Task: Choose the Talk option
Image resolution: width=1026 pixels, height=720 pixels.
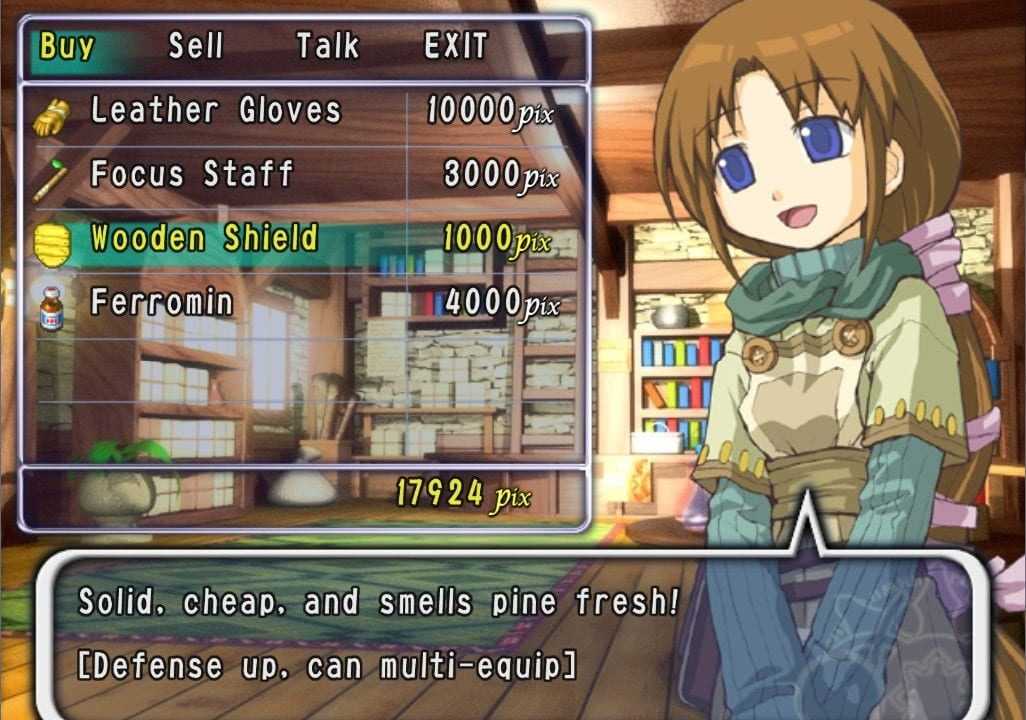Action: (327, 47)
